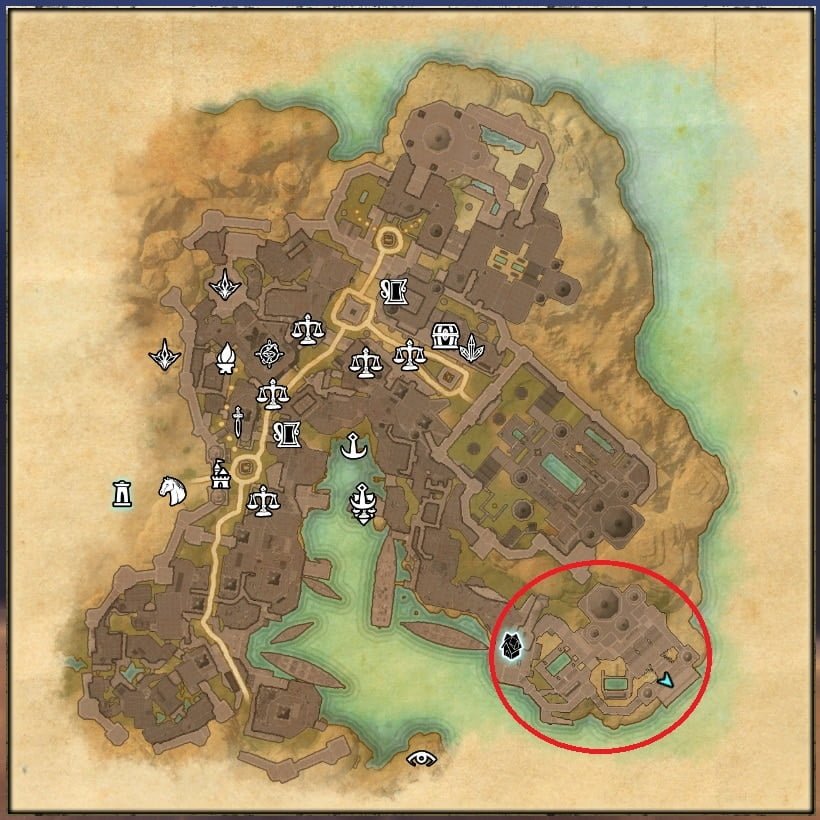
Task: Choose the ship marker in the harbor
Action: tap(362, 501)
